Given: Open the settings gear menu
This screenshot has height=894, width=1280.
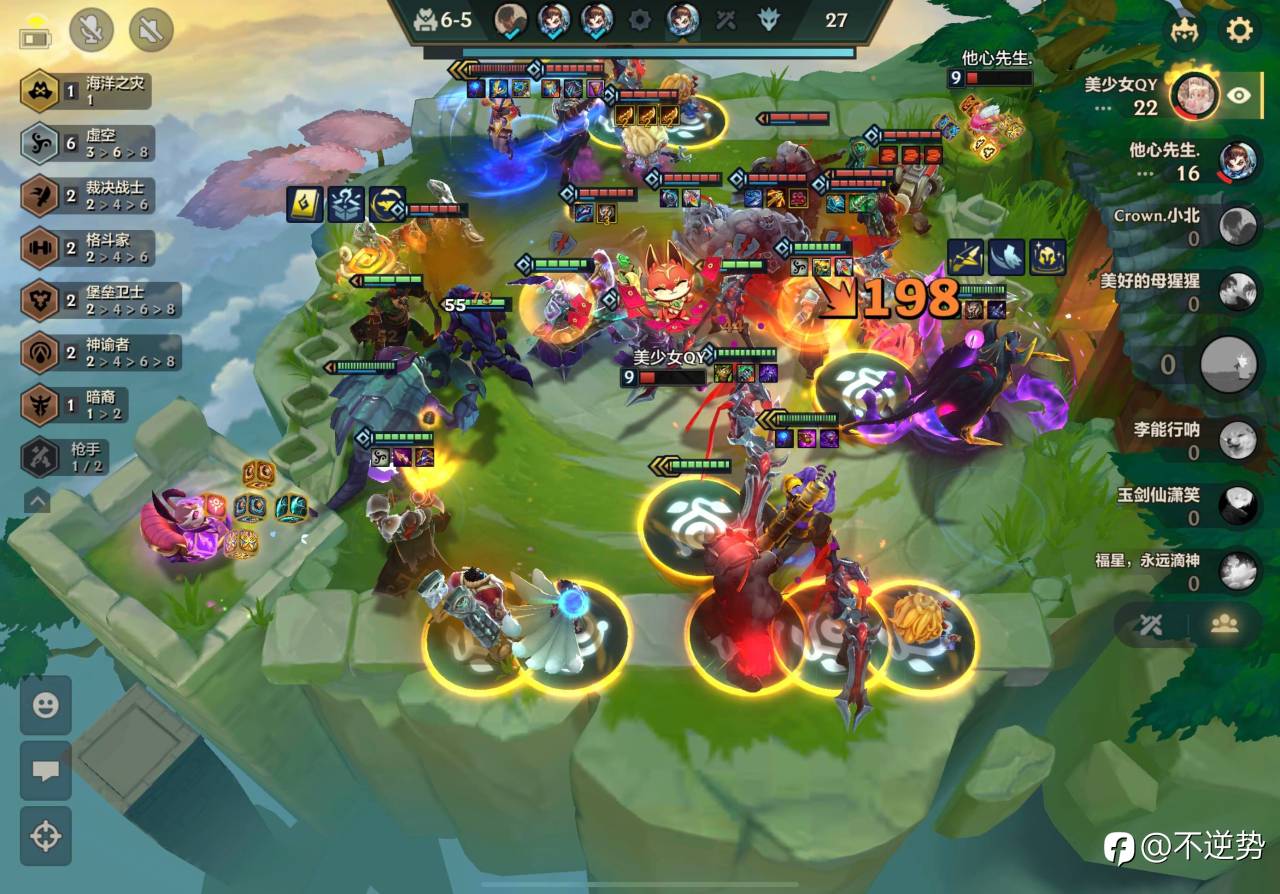Looking at the screenshot, I should [x=1239, y=30].
